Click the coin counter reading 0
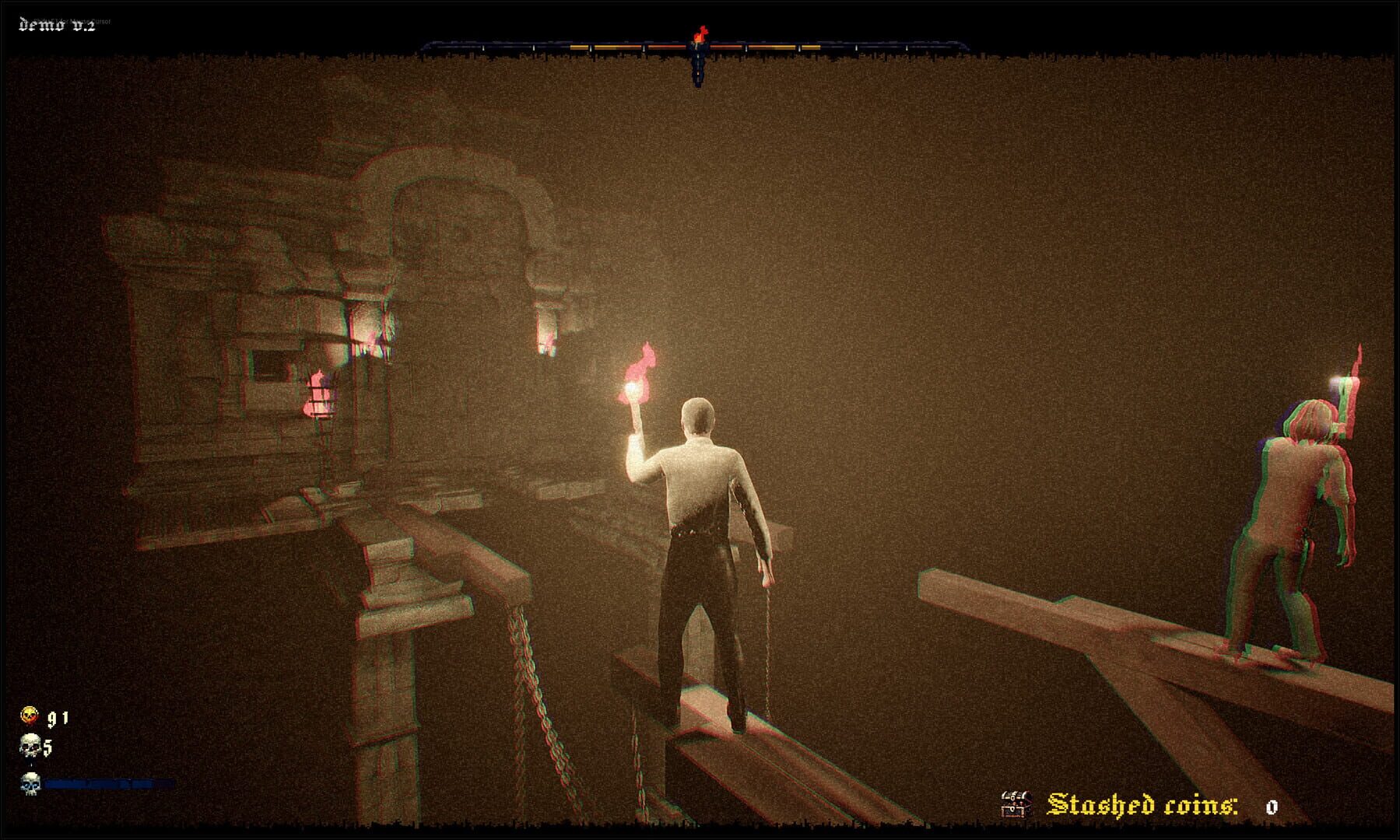This screenshot has height=840, width=1400. (1272, 807)
